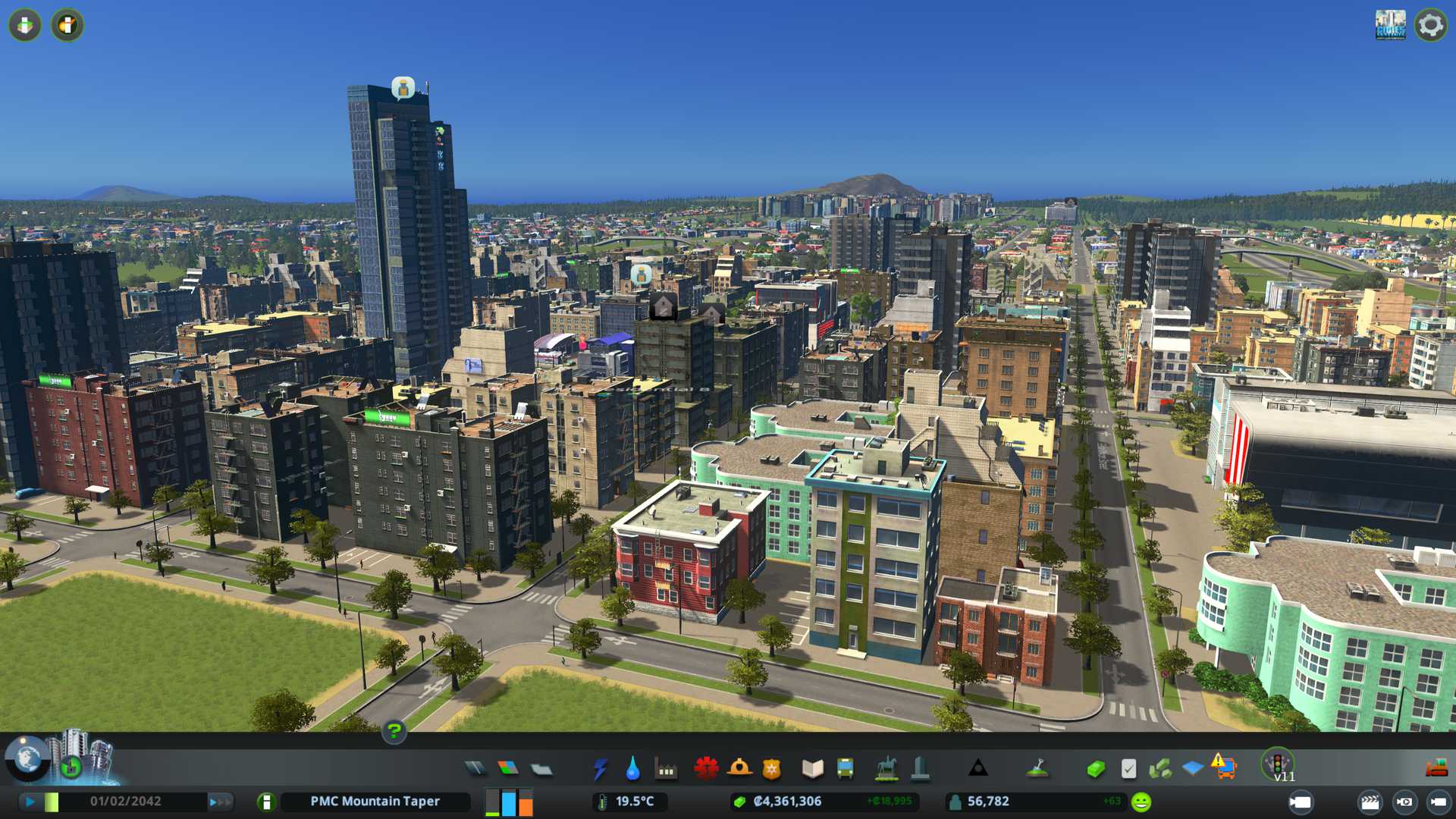Open the Districts painting tool
The height and width of the screenshot is (819, 1456).
[x=541, y=769]
